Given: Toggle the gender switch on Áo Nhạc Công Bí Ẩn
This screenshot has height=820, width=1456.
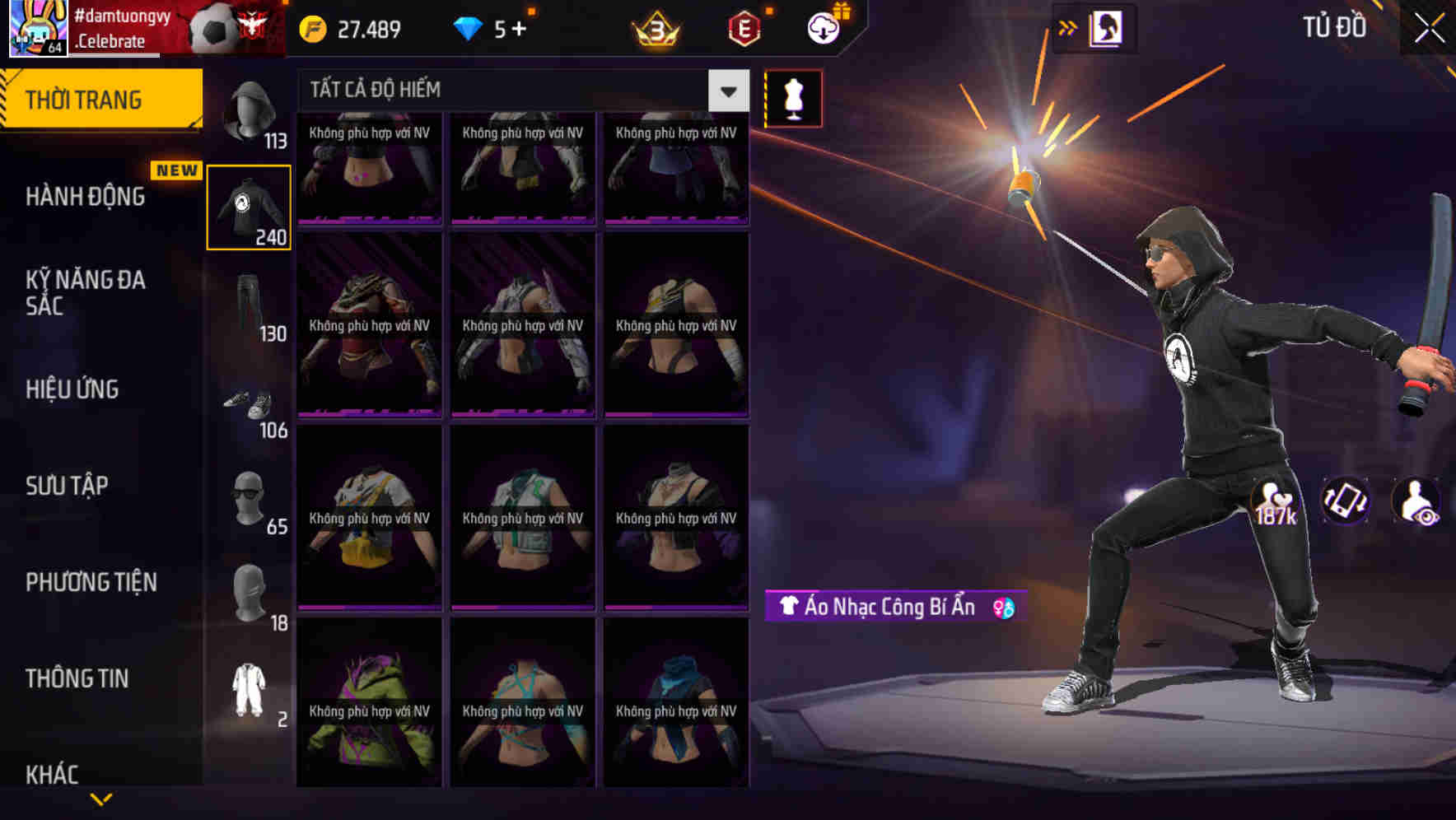Looking at the screenshot, I should (1003, 608).
